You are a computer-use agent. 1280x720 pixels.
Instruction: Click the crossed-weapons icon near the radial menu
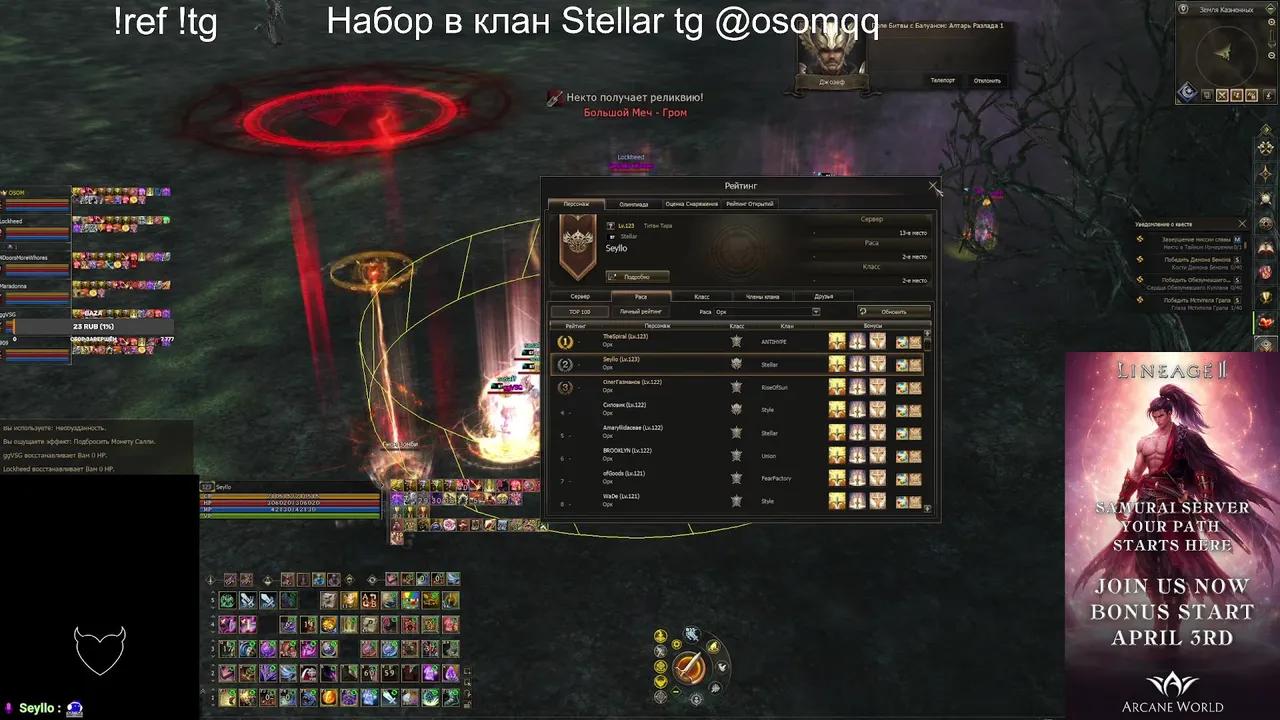659,651
